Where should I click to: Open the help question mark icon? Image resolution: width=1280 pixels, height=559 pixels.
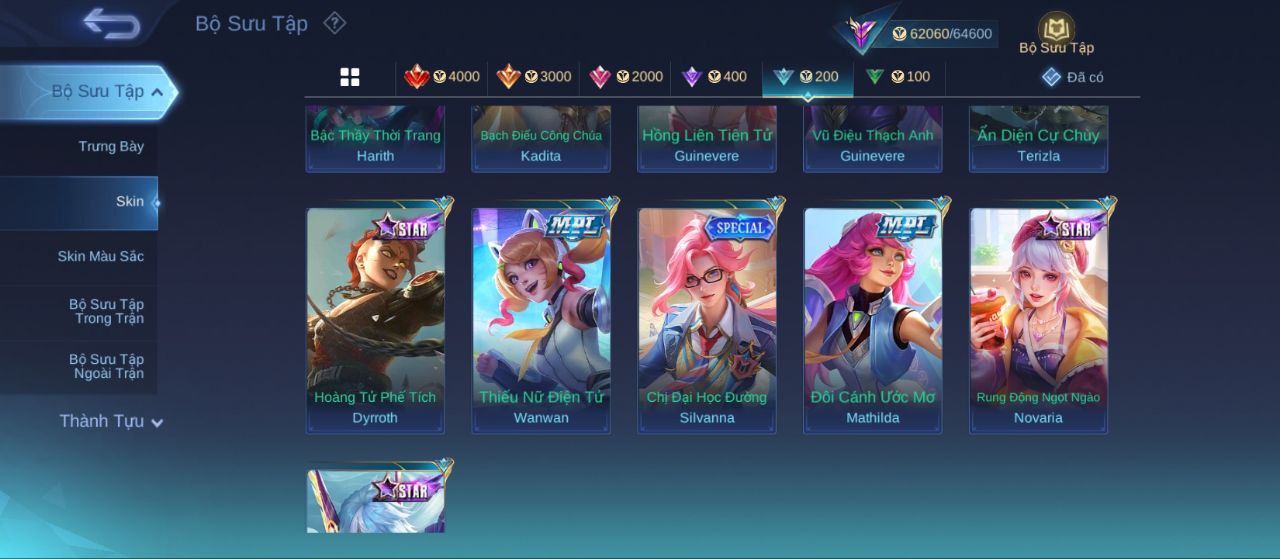335,23
